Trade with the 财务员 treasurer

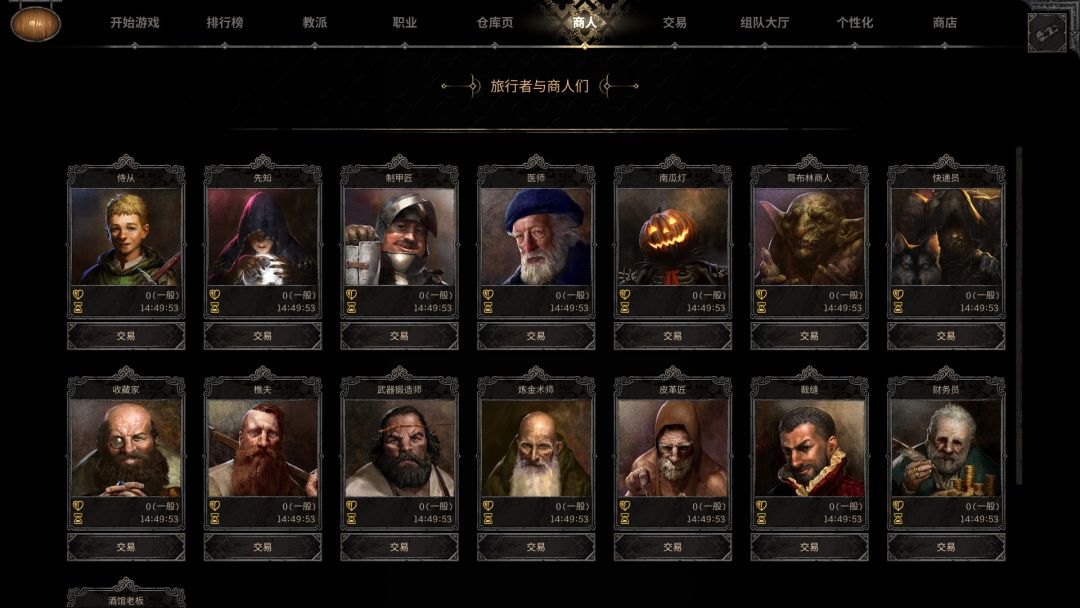946,547
